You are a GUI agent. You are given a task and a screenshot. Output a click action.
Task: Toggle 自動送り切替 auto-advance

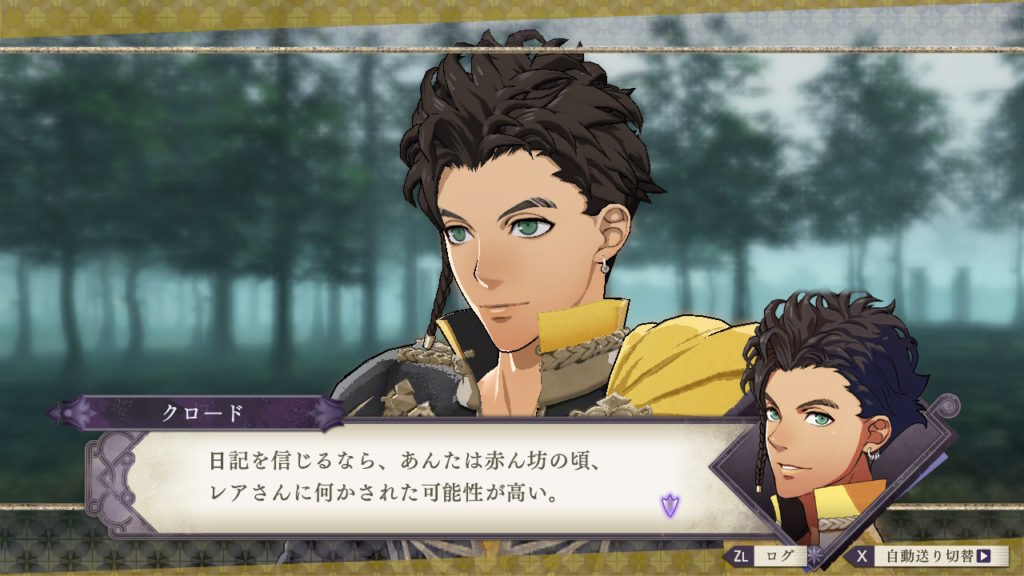pos(926,556)
